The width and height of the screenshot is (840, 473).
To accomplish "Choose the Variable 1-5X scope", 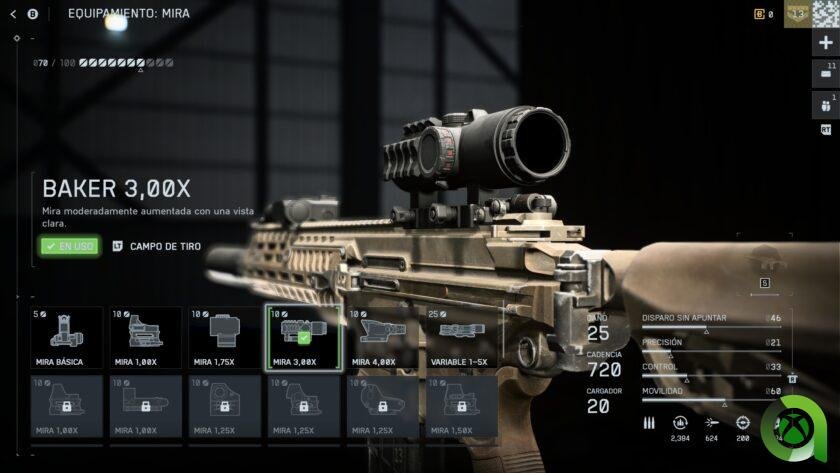I will (x=461, y=338).
